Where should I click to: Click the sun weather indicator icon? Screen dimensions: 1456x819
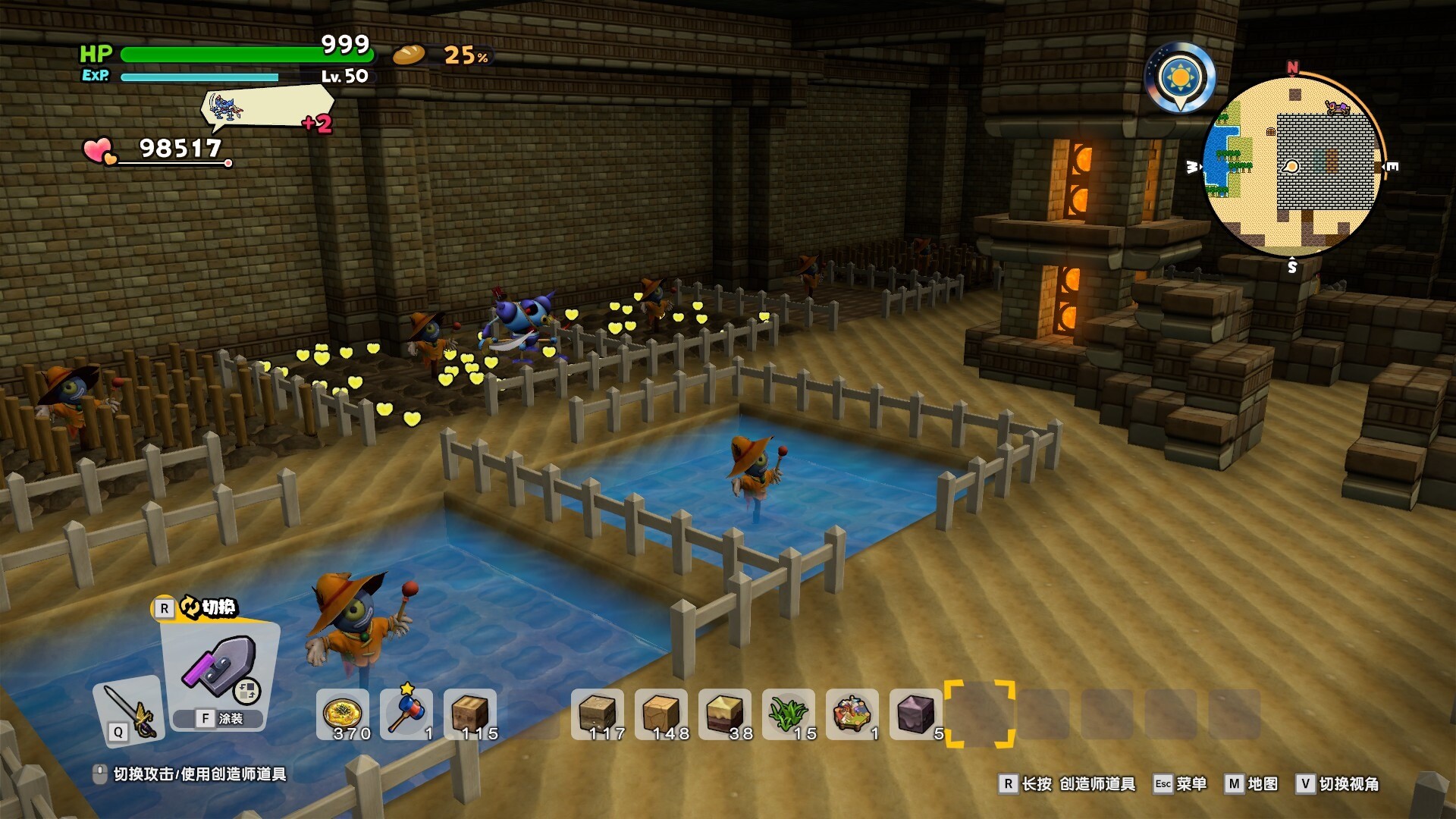[x=1180, y=77]
